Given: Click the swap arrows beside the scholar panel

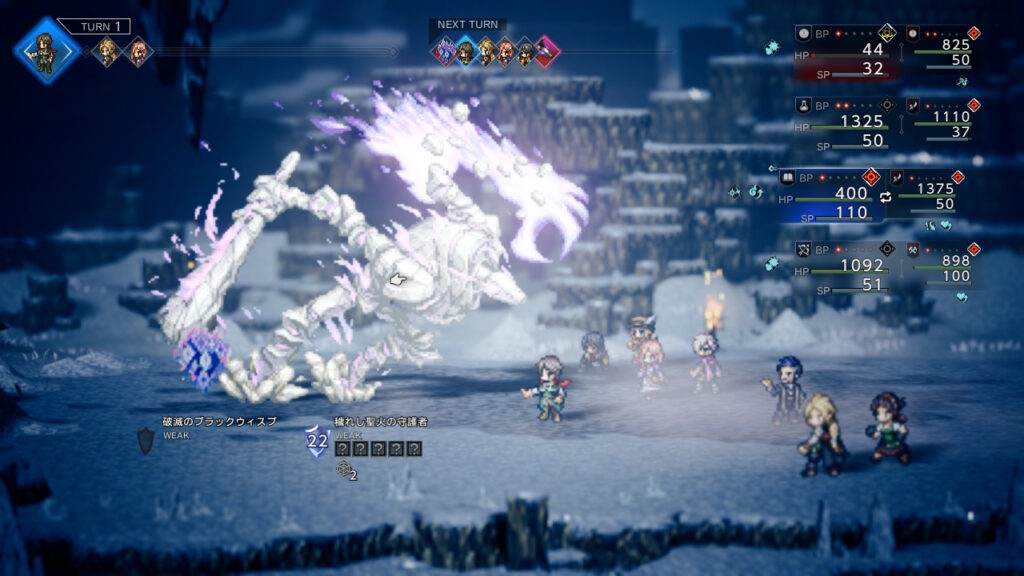Looking at the screenshot, I should (x=883, y=197).
